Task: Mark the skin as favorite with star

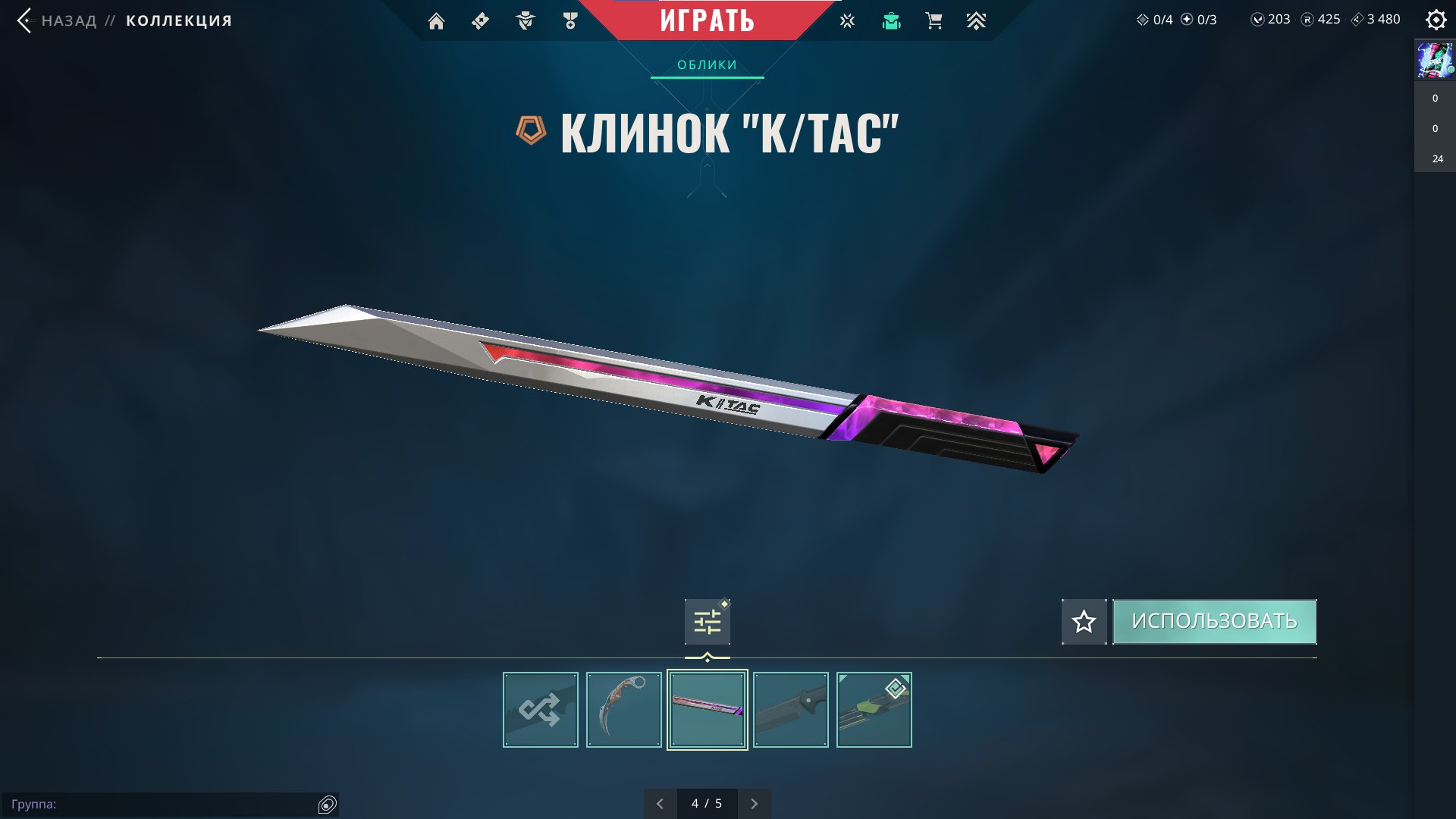Action: pyautogui.click(x=1084, y=622)
